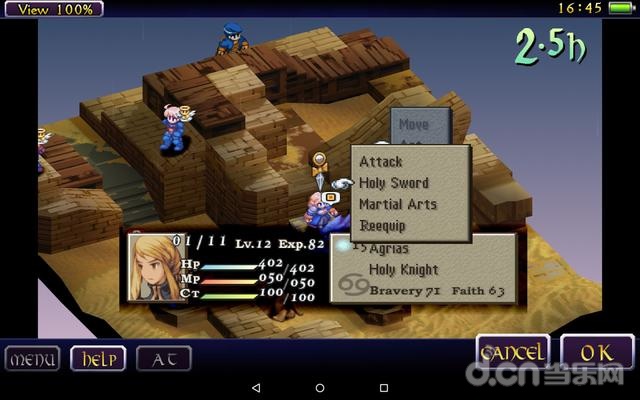Image resolution: width=640 pixels, height=400 pixels.
Task: Cancel the current command
Action: click(x=513, y=353)
